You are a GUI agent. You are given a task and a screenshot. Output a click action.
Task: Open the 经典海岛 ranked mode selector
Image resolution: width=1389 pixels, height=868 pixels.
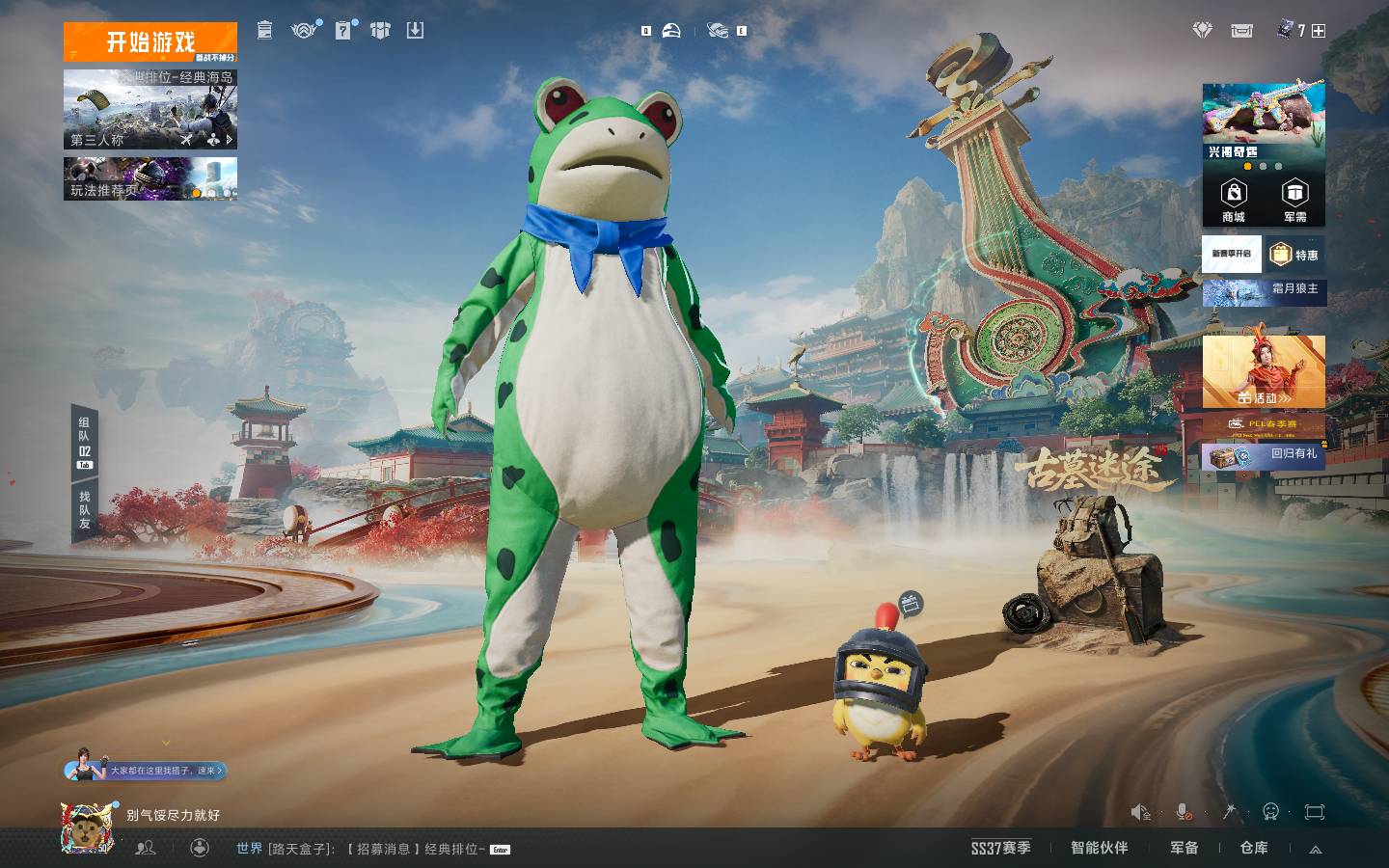point(150,109)
